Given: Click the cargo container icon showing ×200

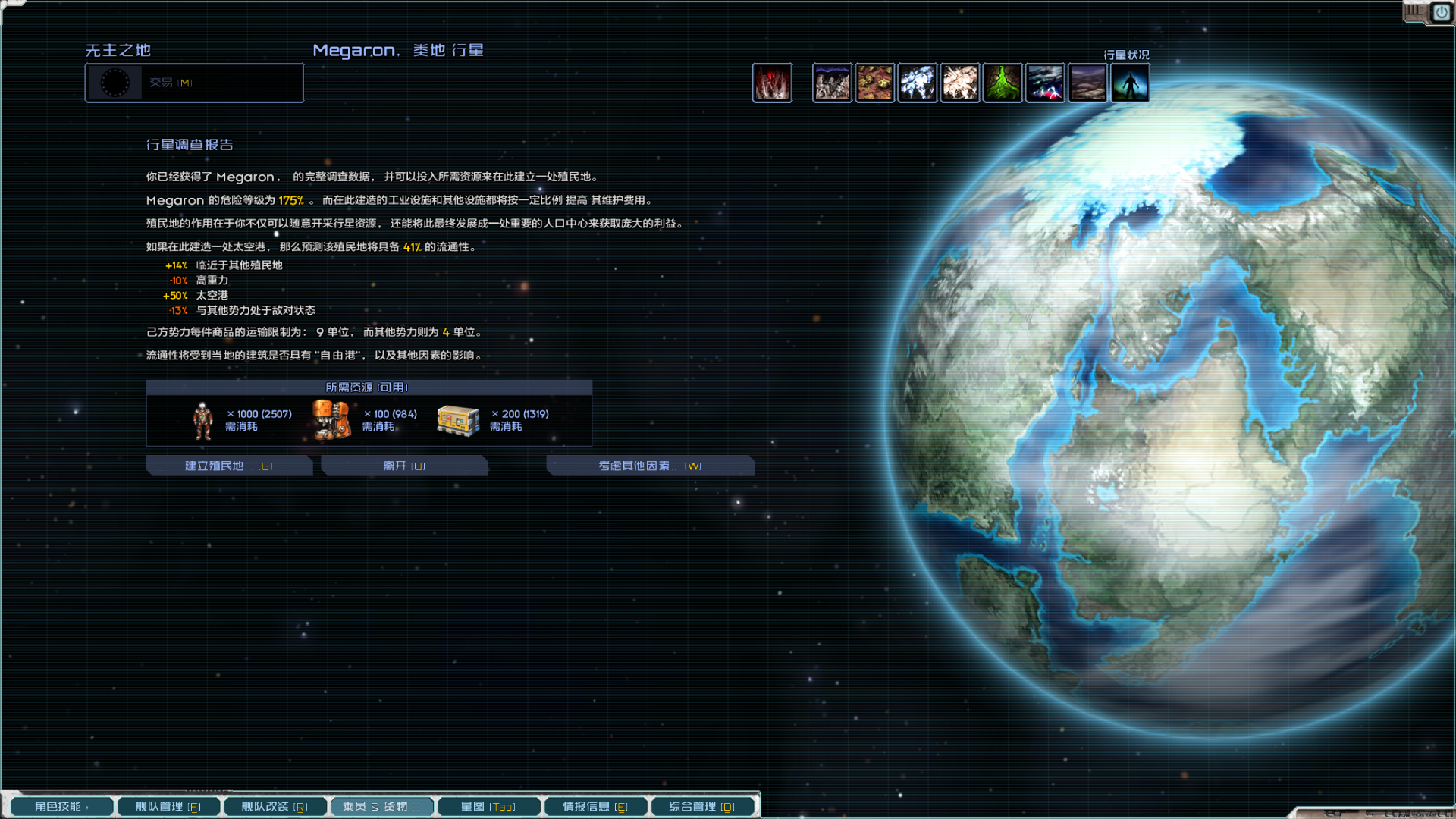Looking at the screenshot, I should (x=456, y=419).
